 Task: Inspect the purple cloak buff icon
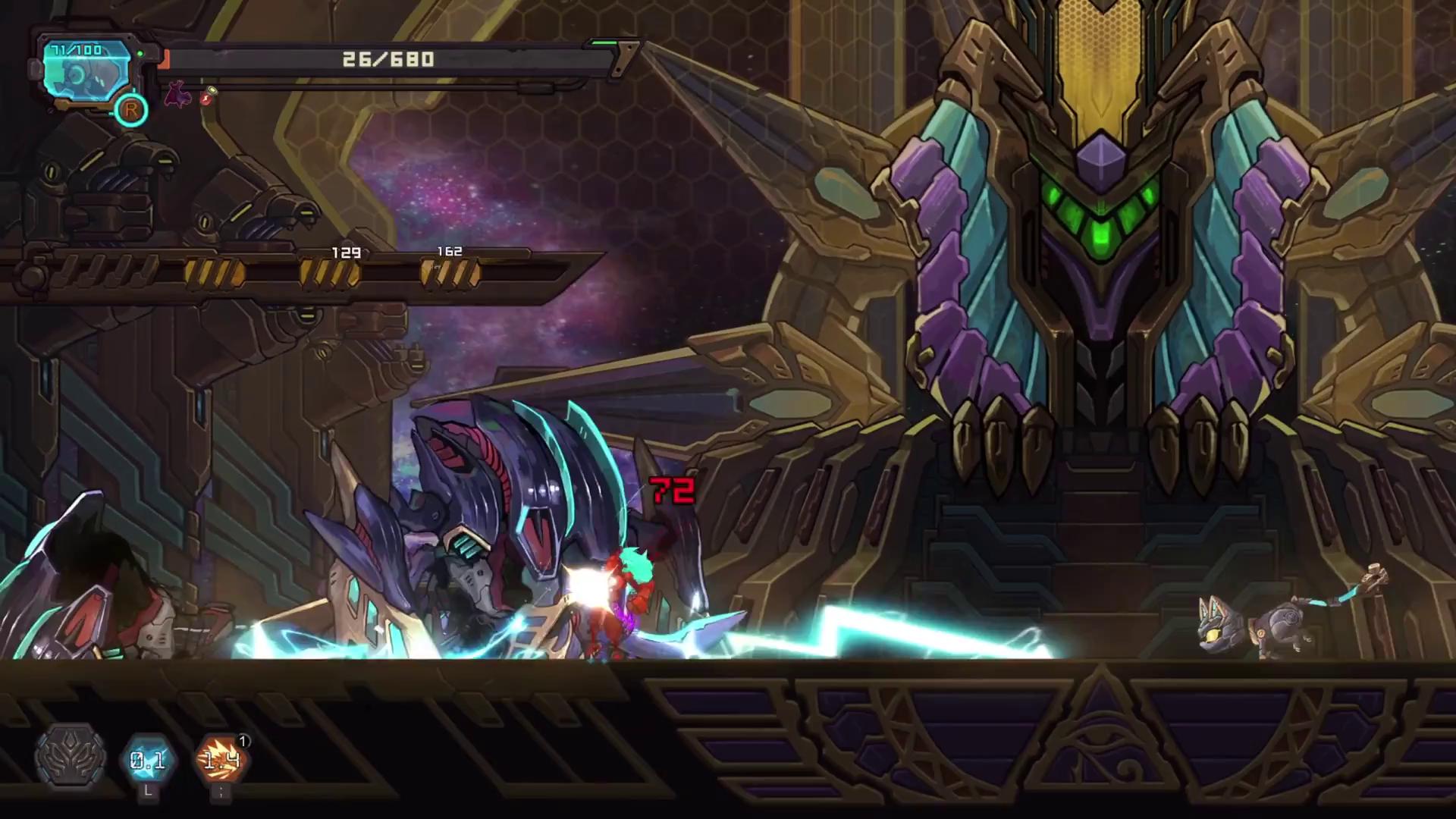tap(178, 95)
